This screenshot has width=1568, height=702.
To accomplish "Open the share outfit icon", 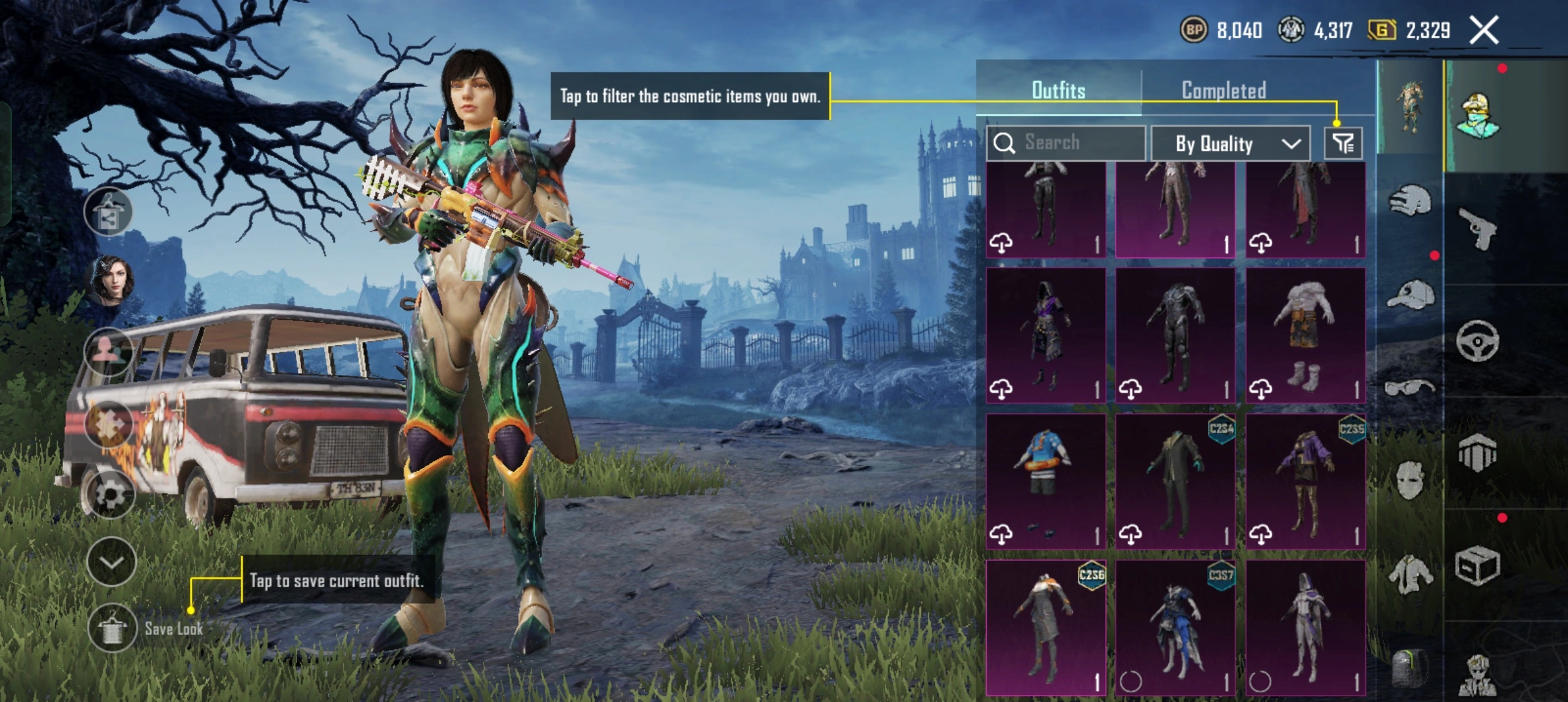I will coord(109,212).
